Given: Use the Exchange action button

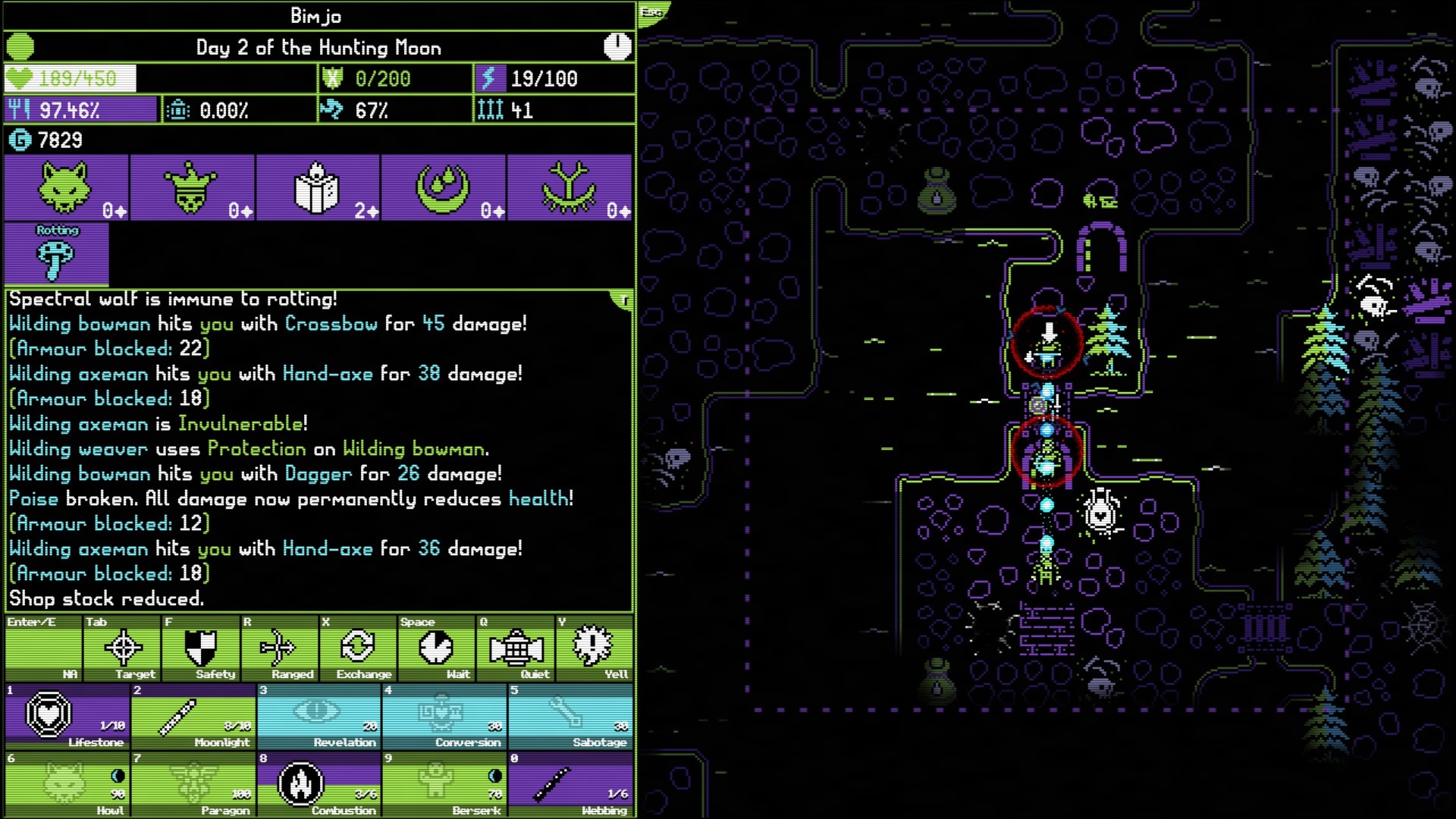Looking at the screenshot, I should click(357, 648).
